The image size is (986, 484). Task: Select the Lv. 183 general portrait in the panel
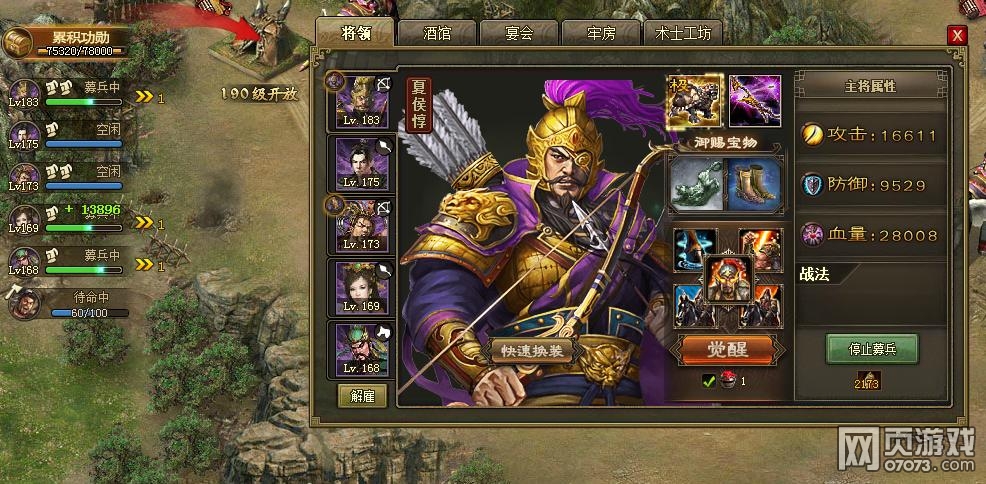[x=362, y=101]
